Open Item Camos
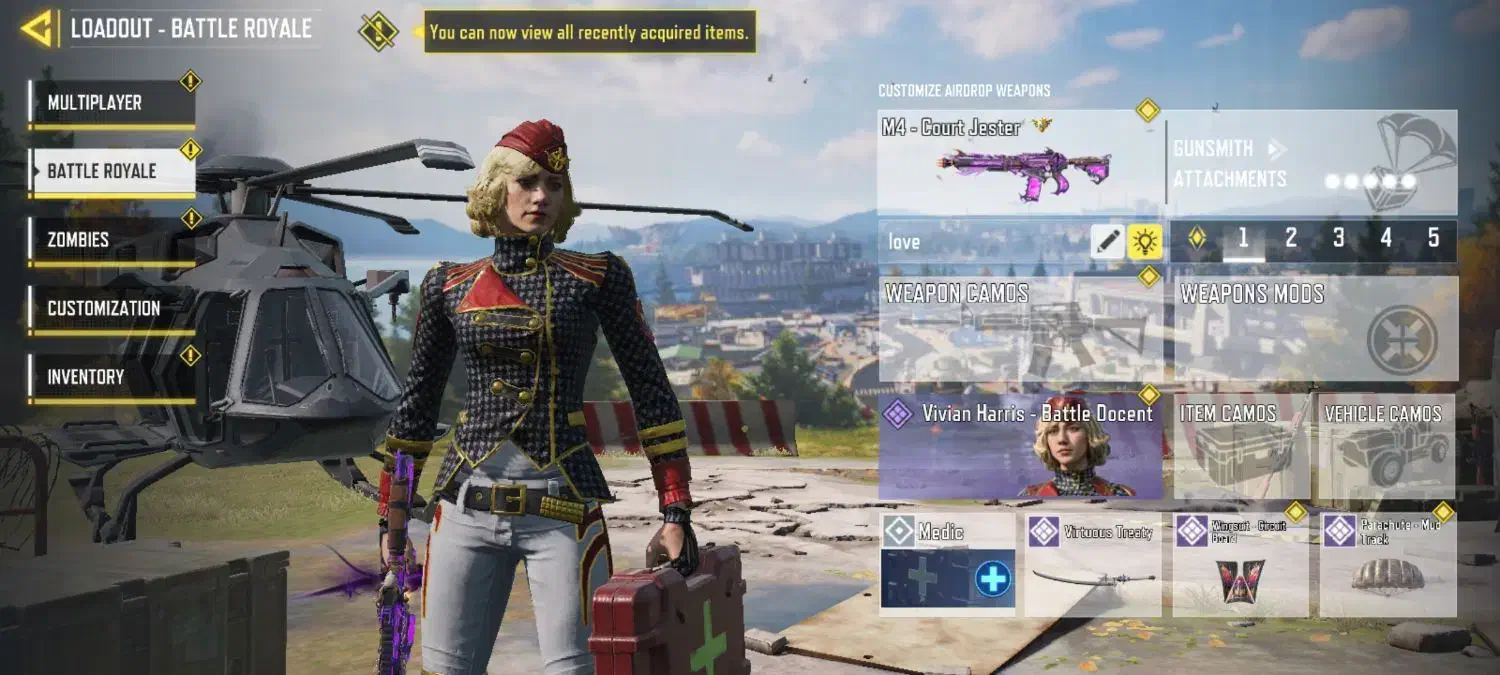 pyautogui.click(x=1241, y=446)
